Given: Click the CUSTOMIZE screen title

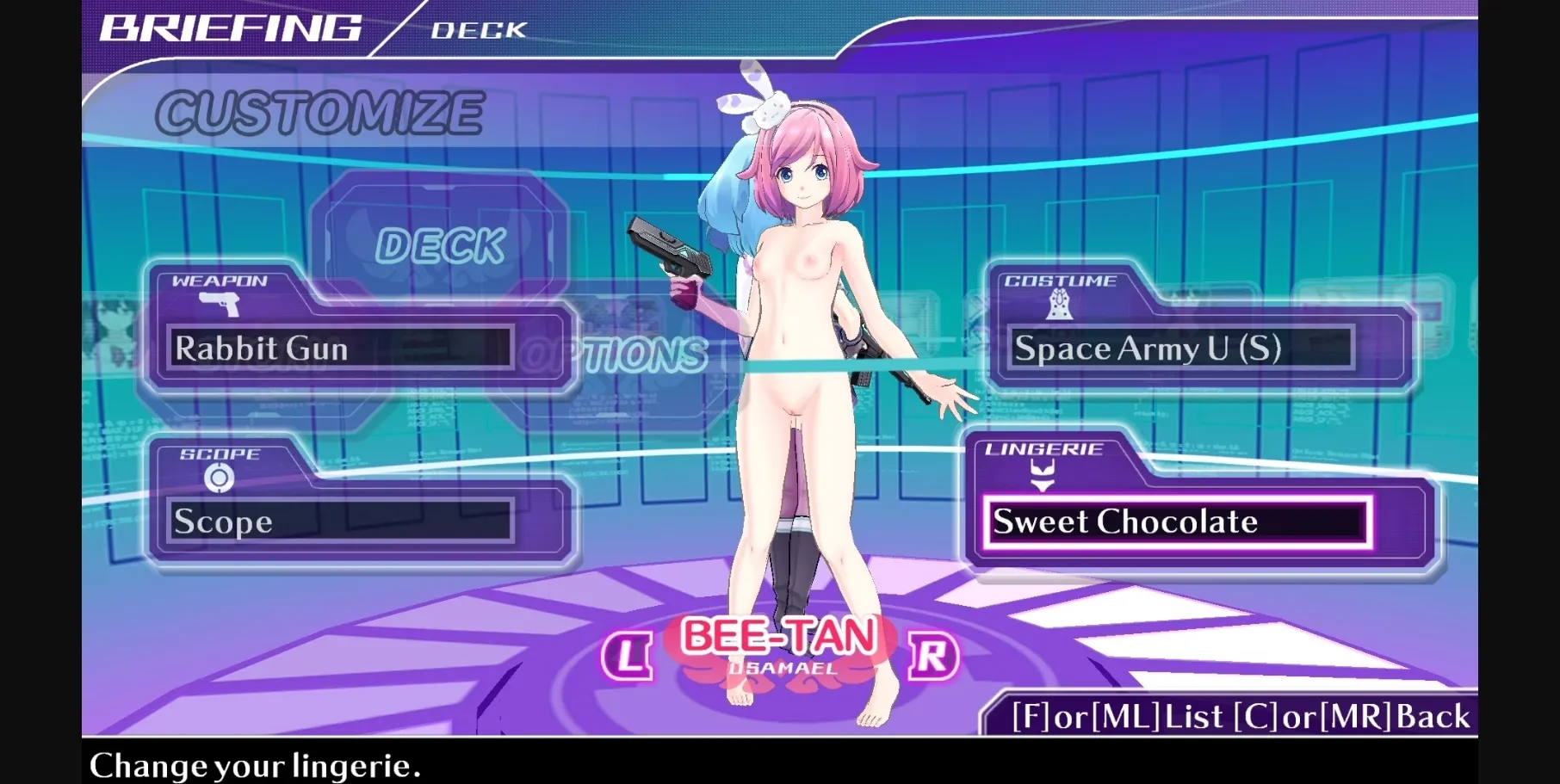Looking at the screenshot, I should (x=320, y=110).
